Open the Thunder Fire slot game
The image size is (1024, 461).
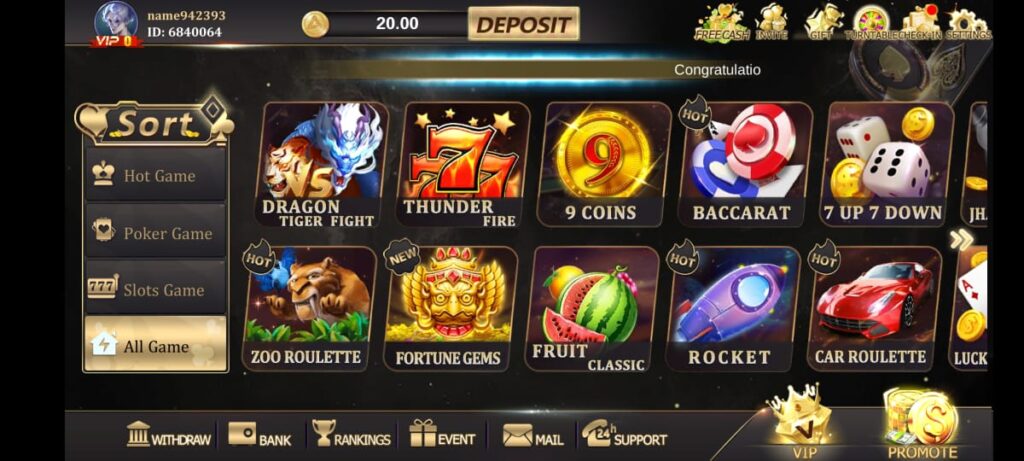pyautogui.click(x=464, y=165)
